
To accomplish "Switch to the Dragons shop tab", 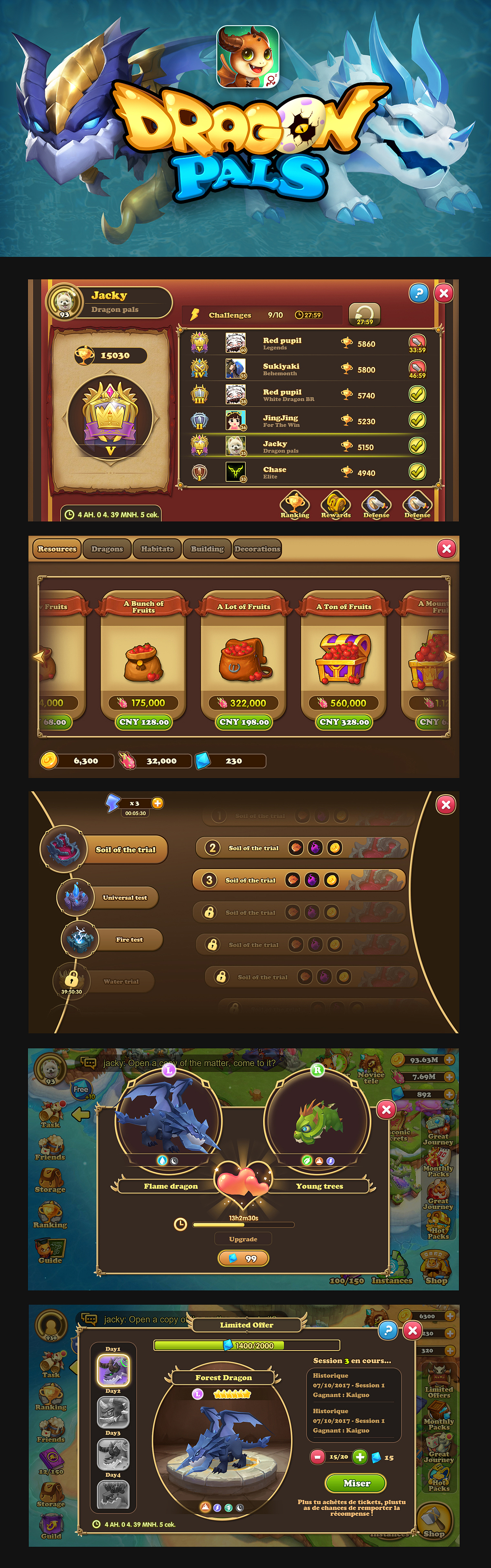I will (107, 548).
